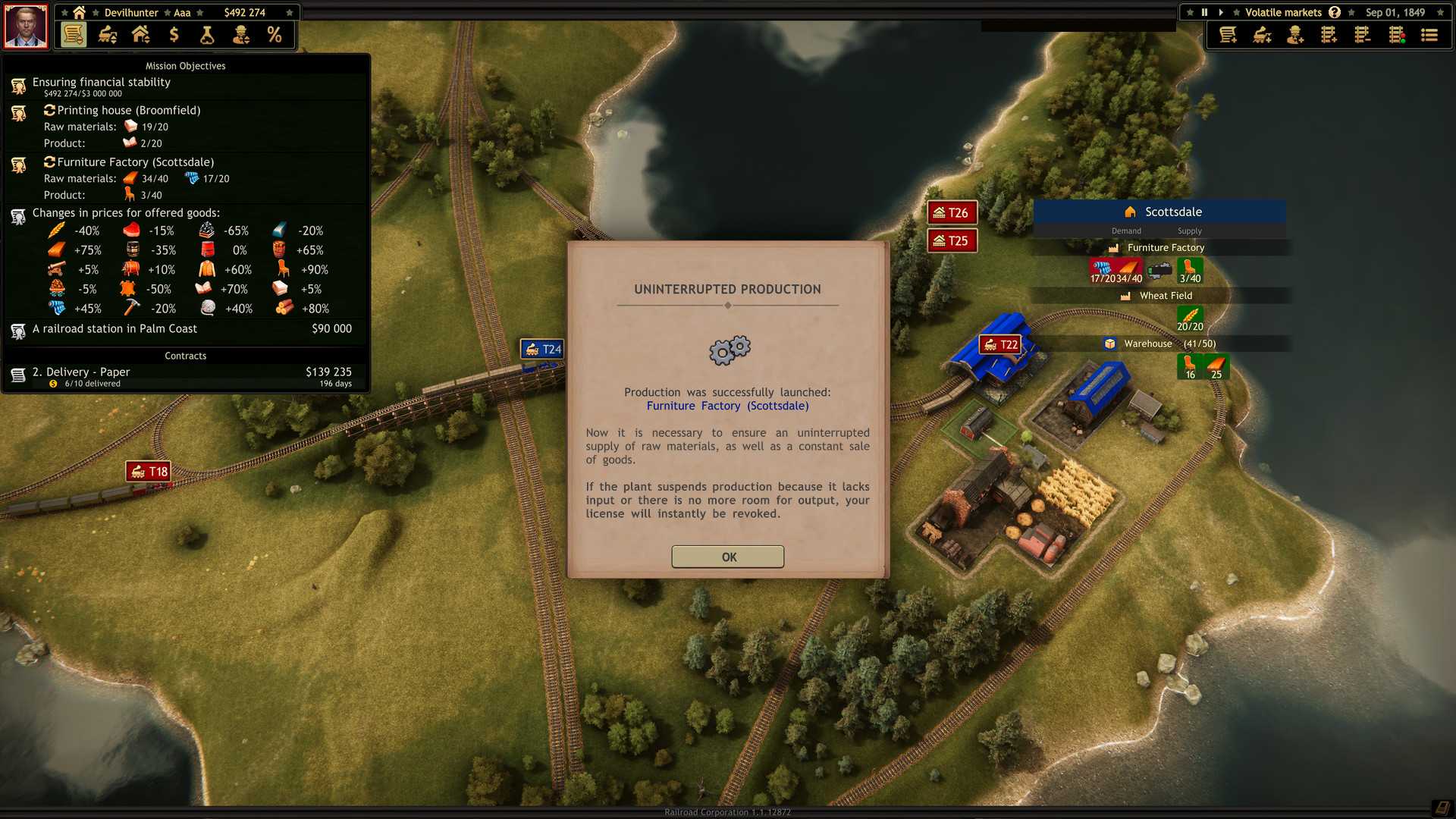Click the buy new train icon
Image resolution: width=1456 pixels, height=819 pixels.
pos(1260,35)
